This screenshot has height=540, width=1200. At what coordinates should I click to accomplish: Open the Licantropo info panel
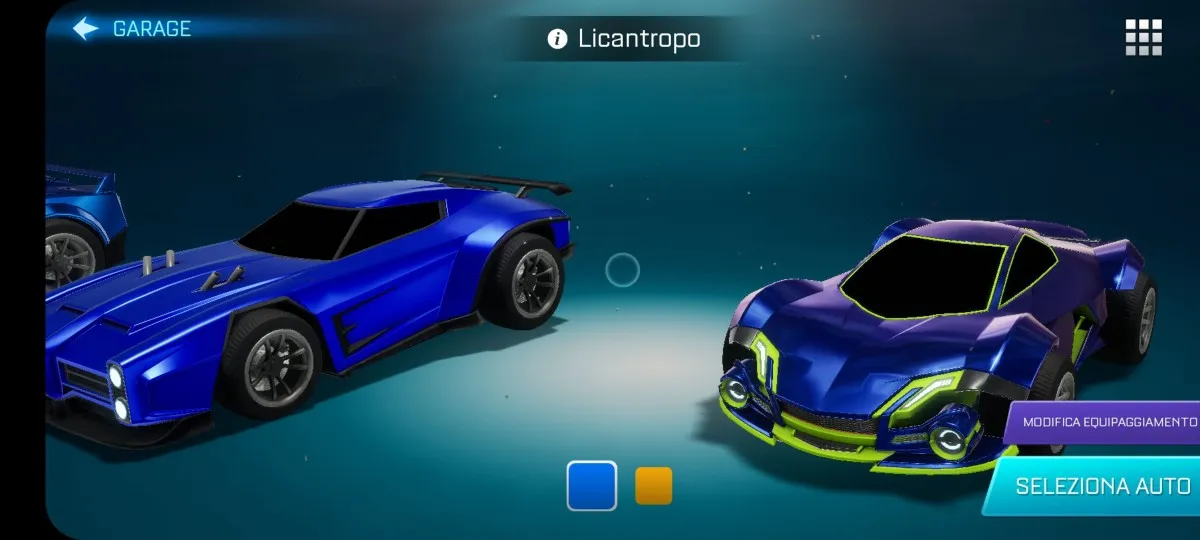(x=557, y=39)
